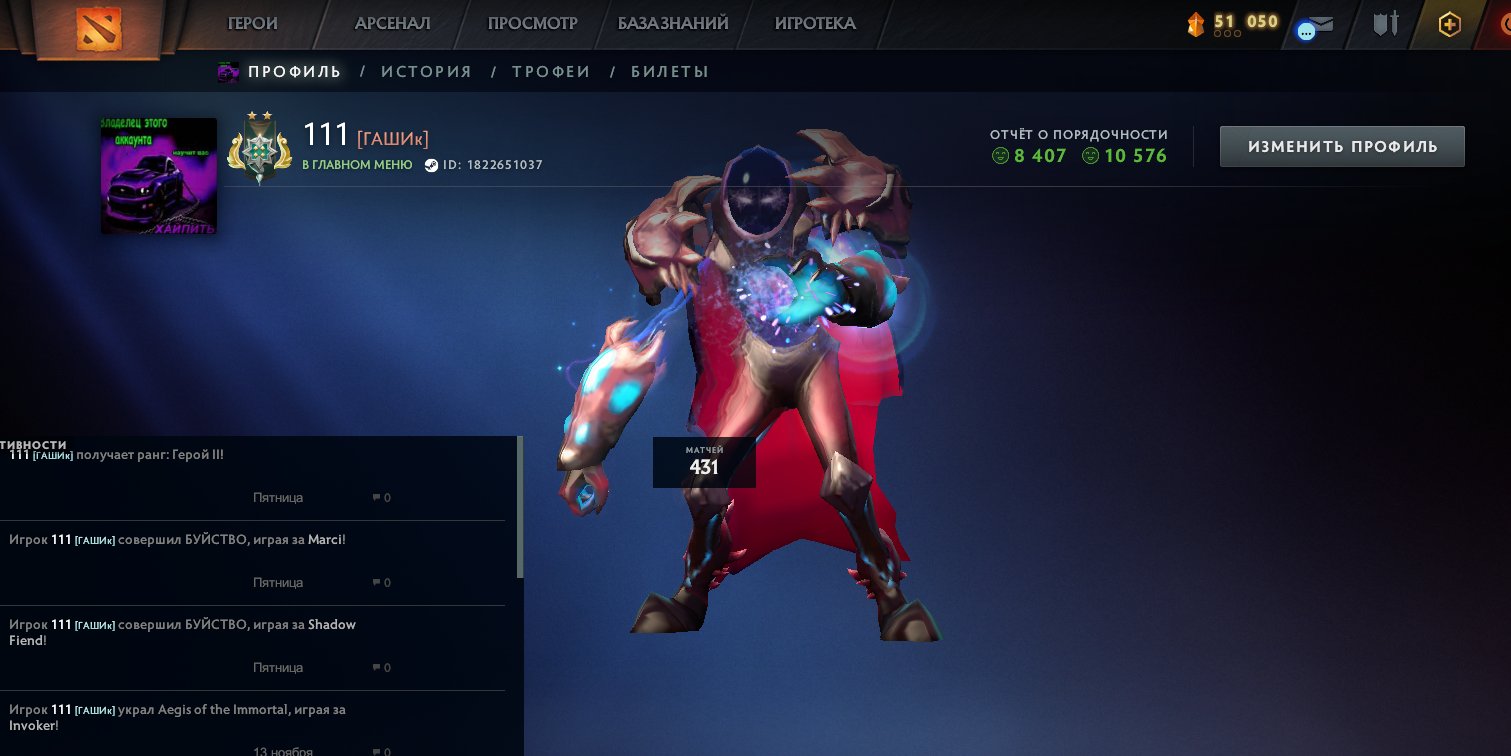This screenshot has height=756, width=1511.
Task: Open the ОТЧЁТ О ПОРЯДОЧНОСТИ report link
Action: [x=1077, y=133]
